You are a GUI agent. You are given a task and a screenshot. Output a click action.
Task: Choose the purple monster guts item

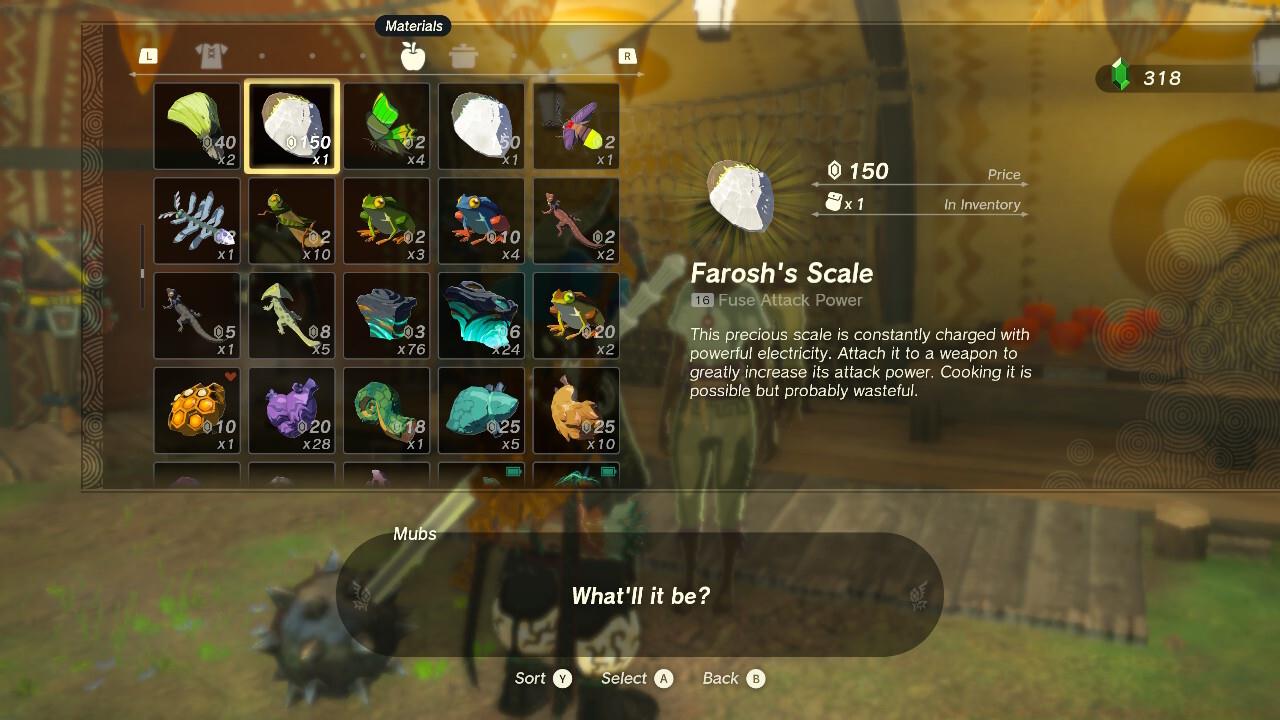tap(291, 410)
